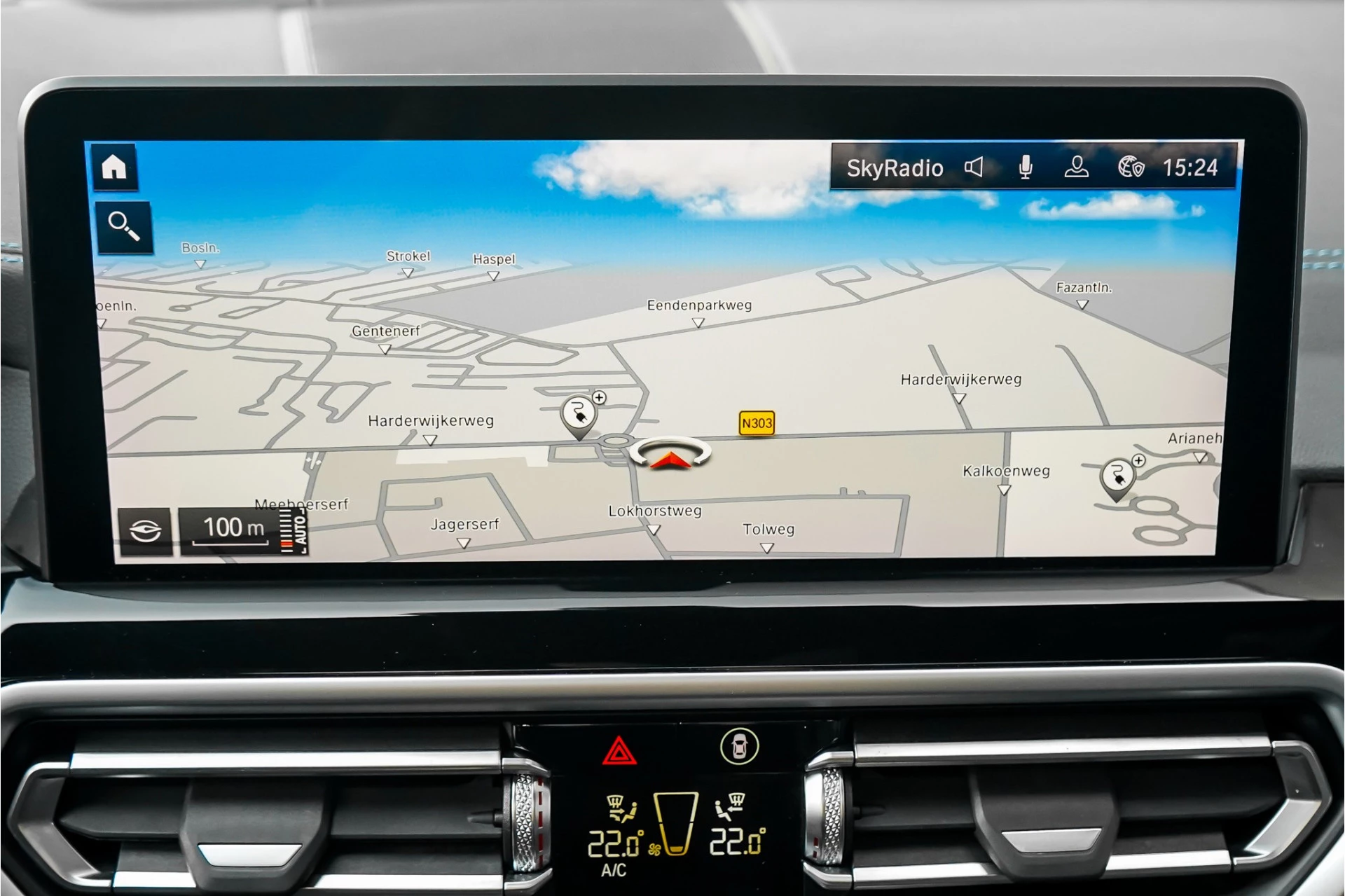Open SkyRadio from the status bar

click(x=897, y=167)
